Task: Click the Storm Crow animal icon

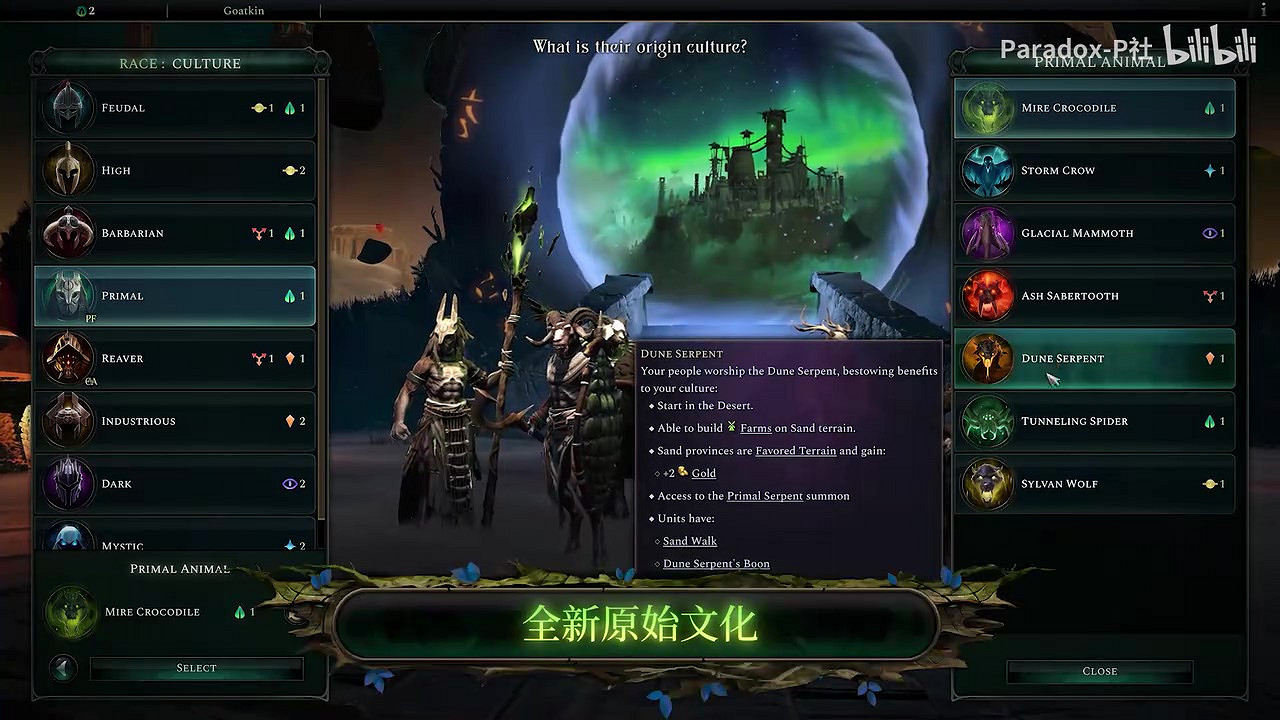Action: click(x=987, y=170)
